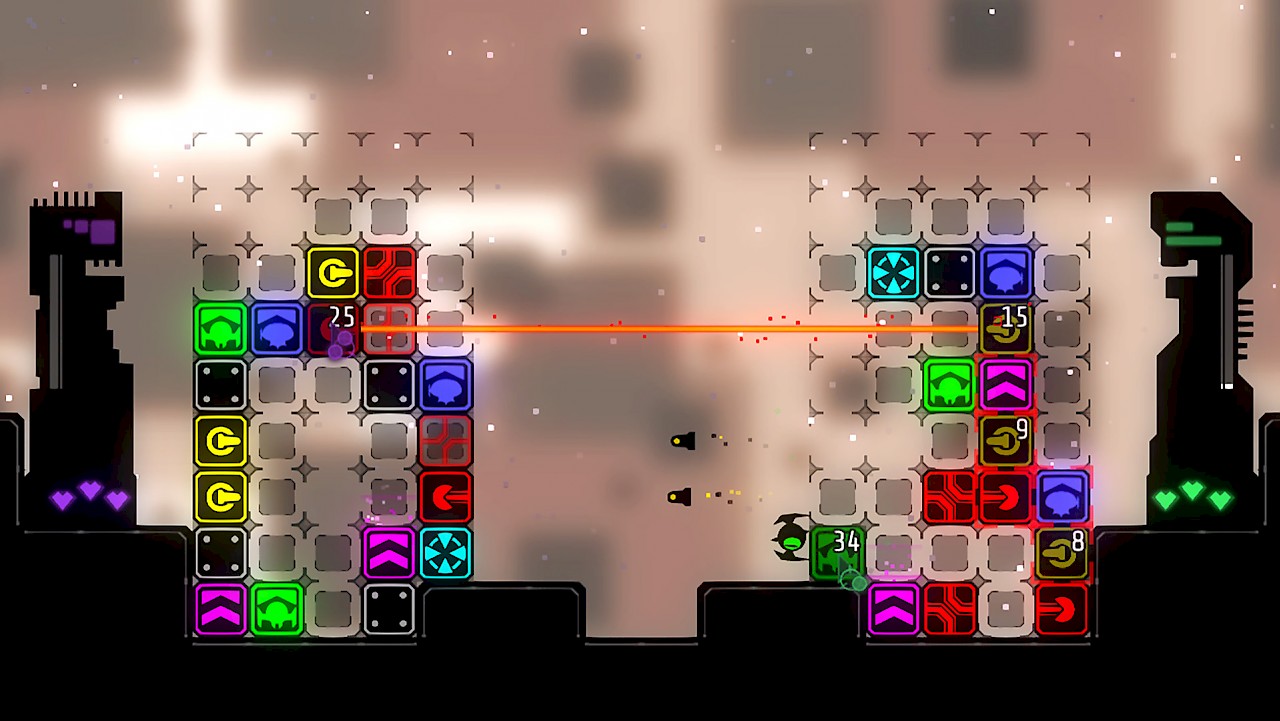Pick the olive cannon tile numbered 8
The image size is (1280, 721).
(1061, 553)
